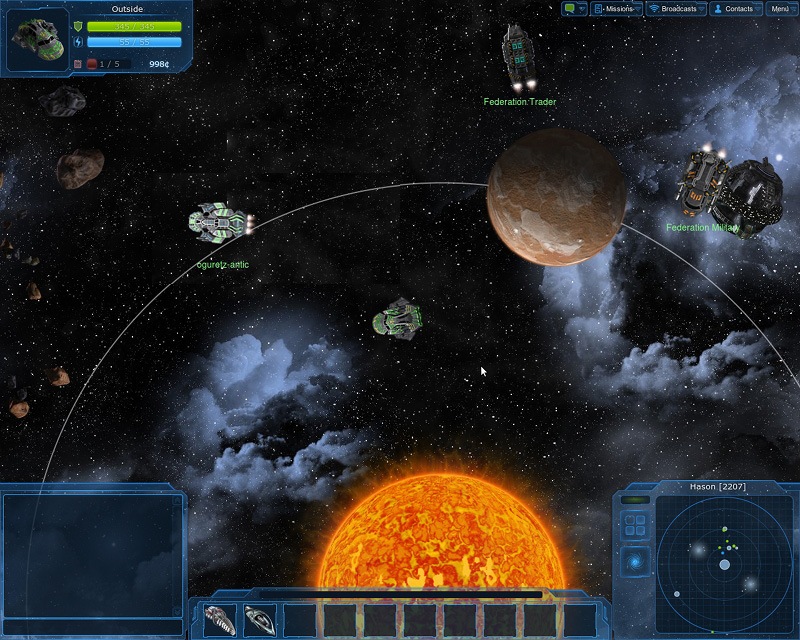The height and width of the screenshot is (640, 800).
Task: Open the Missions menu
Action: tap(616, 9)
